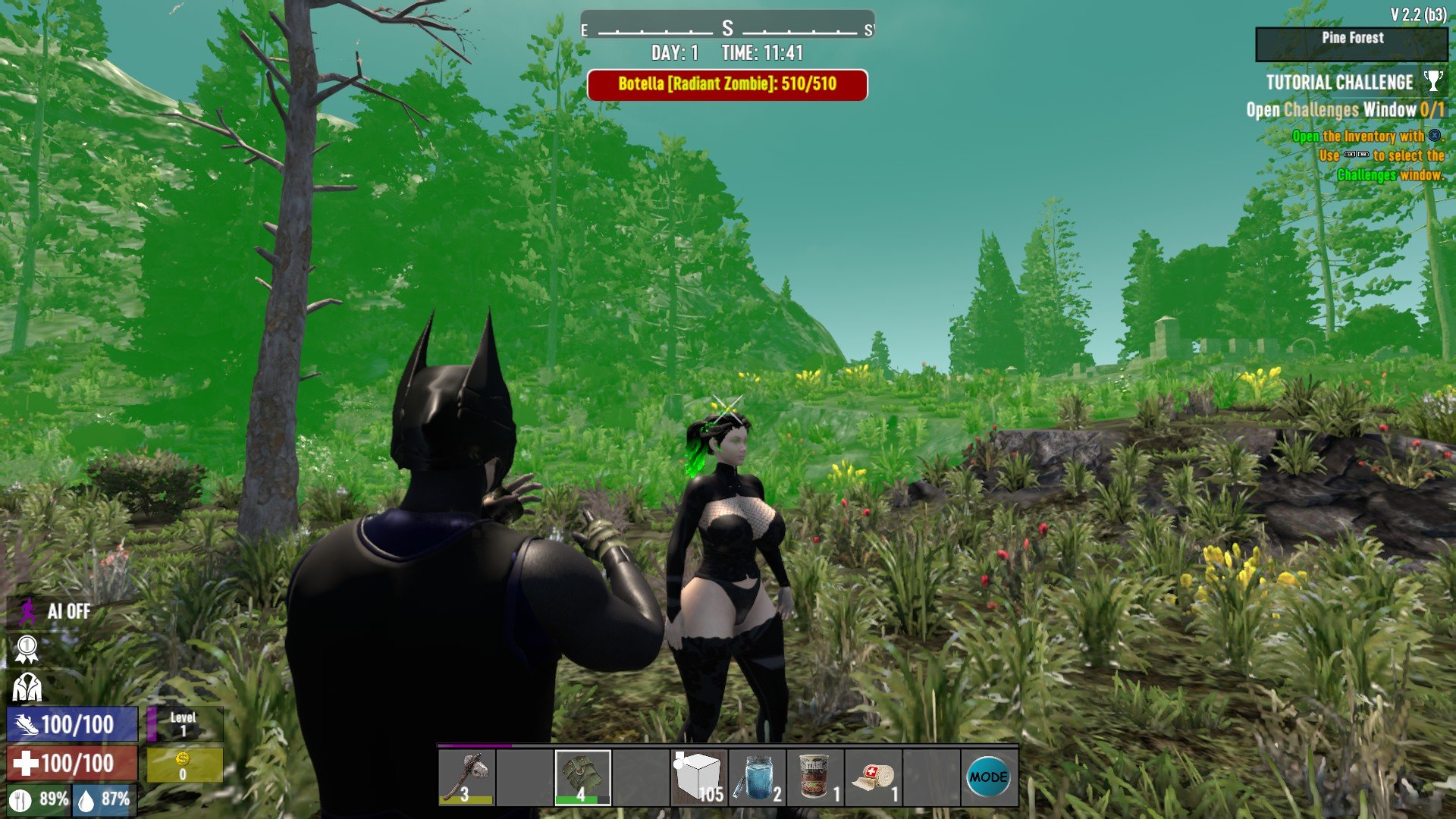Pick the canned food slot
Viewport: 1456px width, 819px height.
815,777
